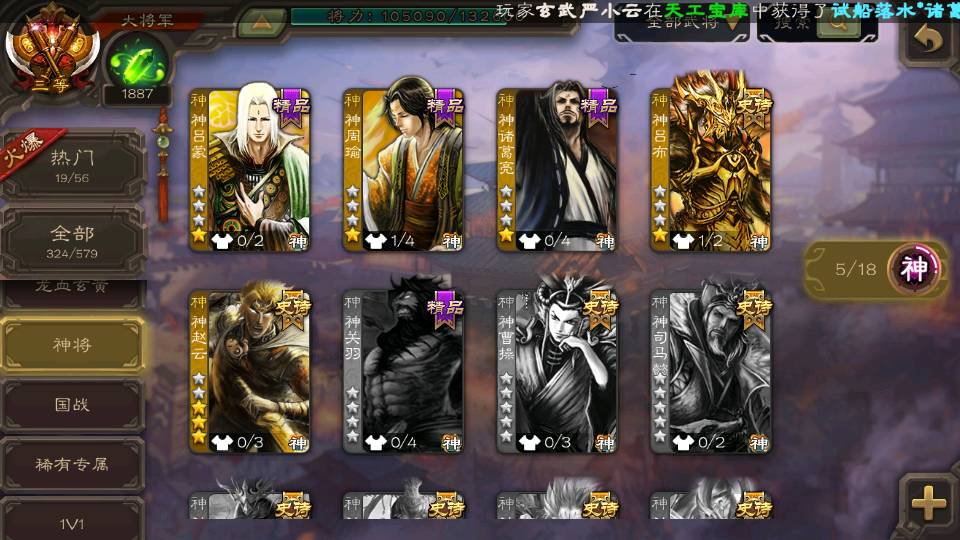Select the 神赵云 hero card

click(x=250, y=372)
